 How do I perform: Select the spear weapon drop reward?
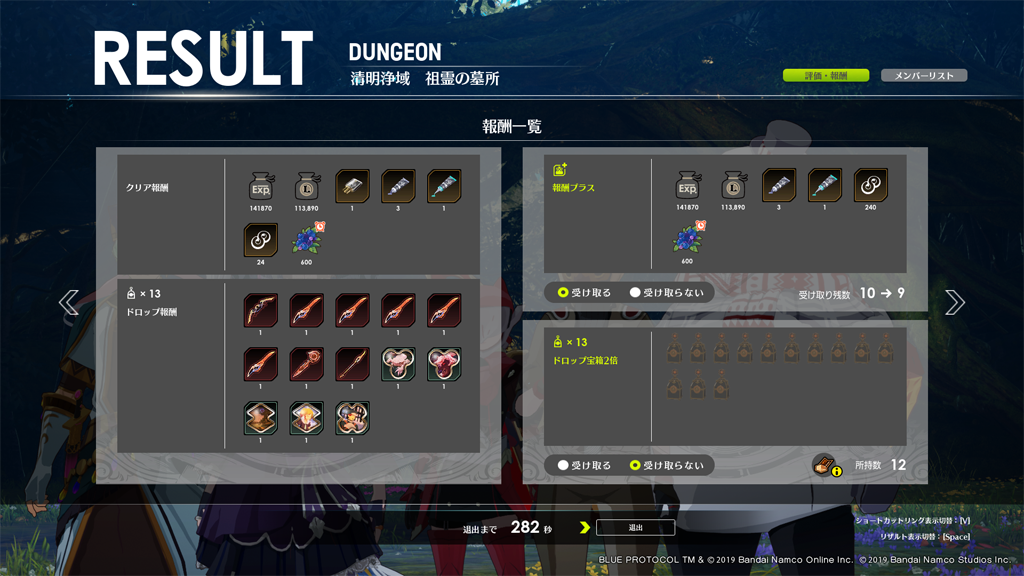352,364
